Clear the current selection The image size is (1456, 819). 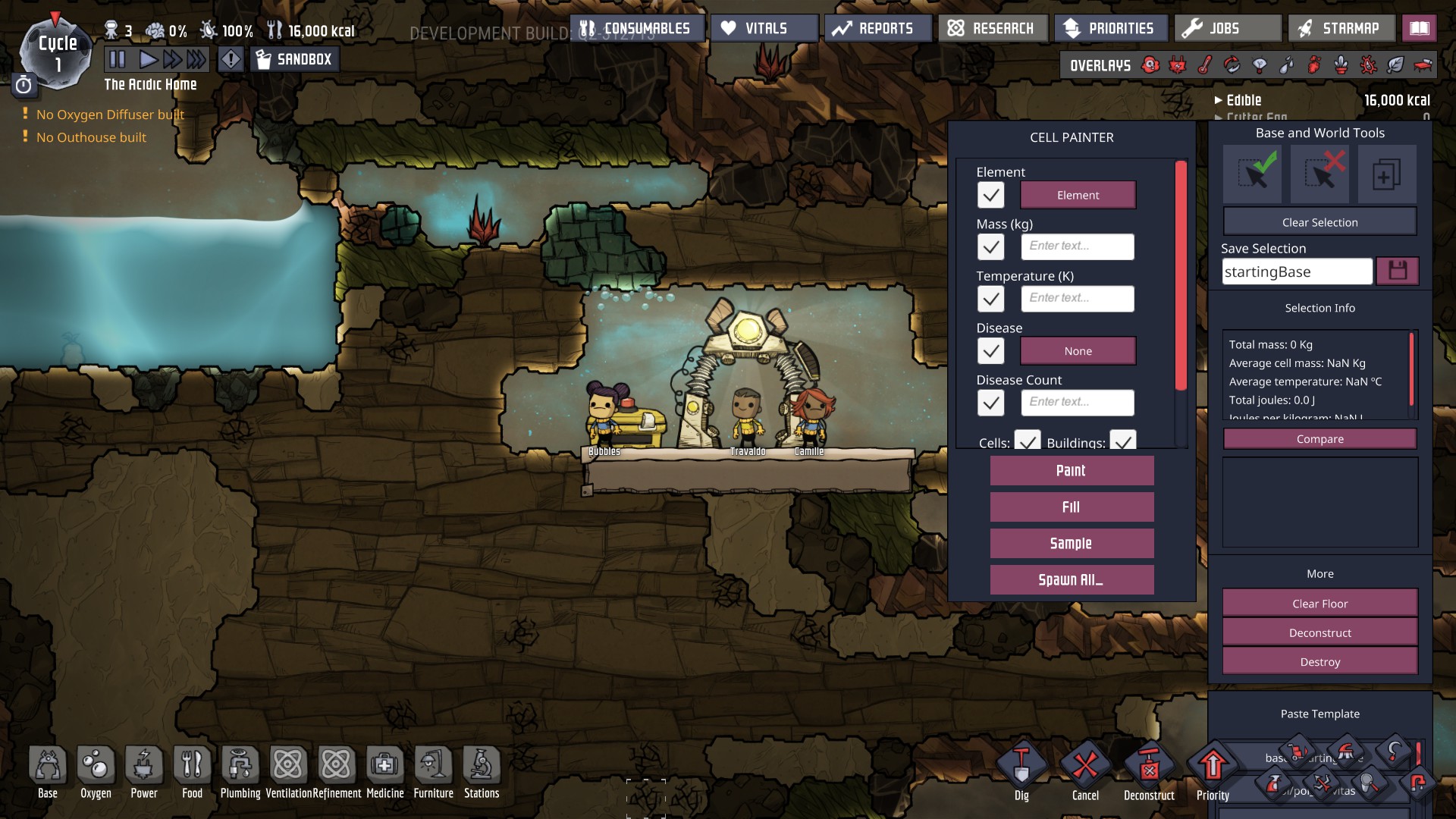(1319, 222)
